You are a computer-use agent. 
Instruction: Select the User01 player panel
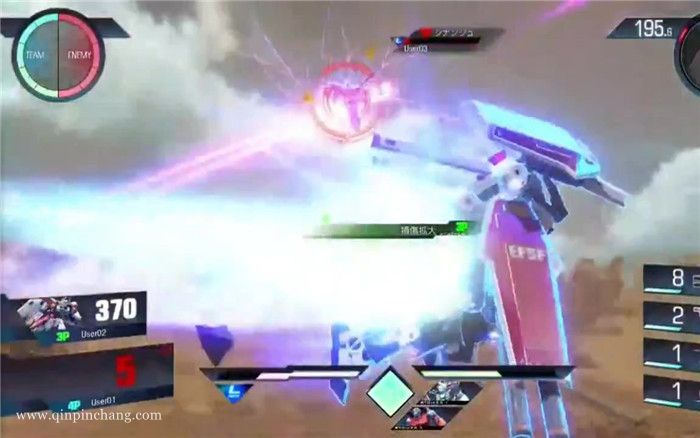(88, 370)
